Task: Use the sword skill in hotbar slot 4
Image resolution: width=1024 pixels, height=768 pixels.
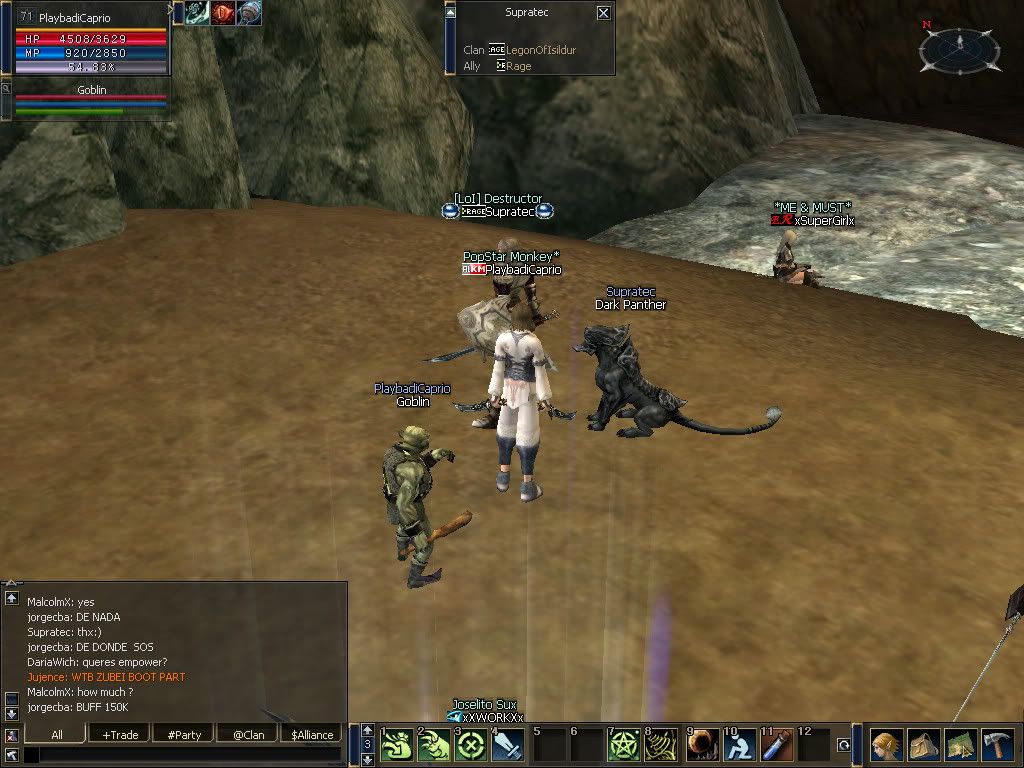Action: (x=508, y=745)
